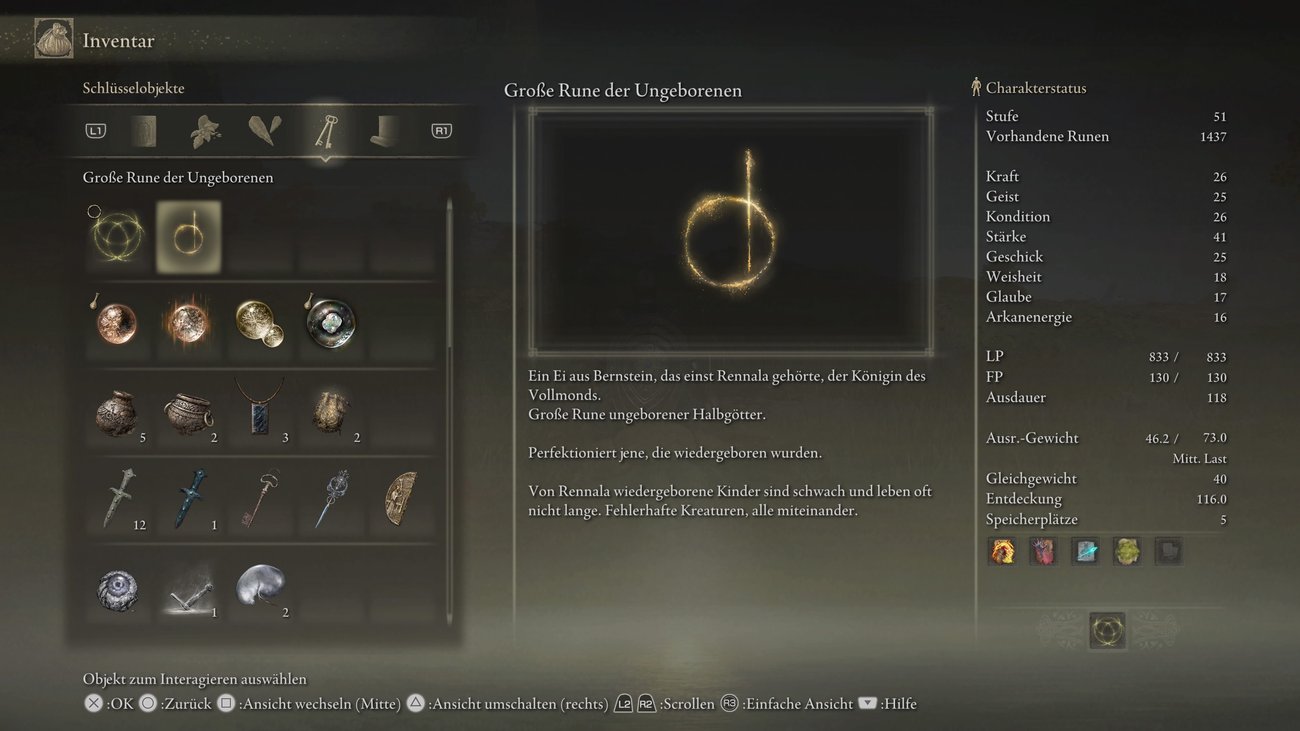Viewport: 1300px width, 731px height.
Task: Select the pearl-centered dark orb item
Action: click(330, 323)
